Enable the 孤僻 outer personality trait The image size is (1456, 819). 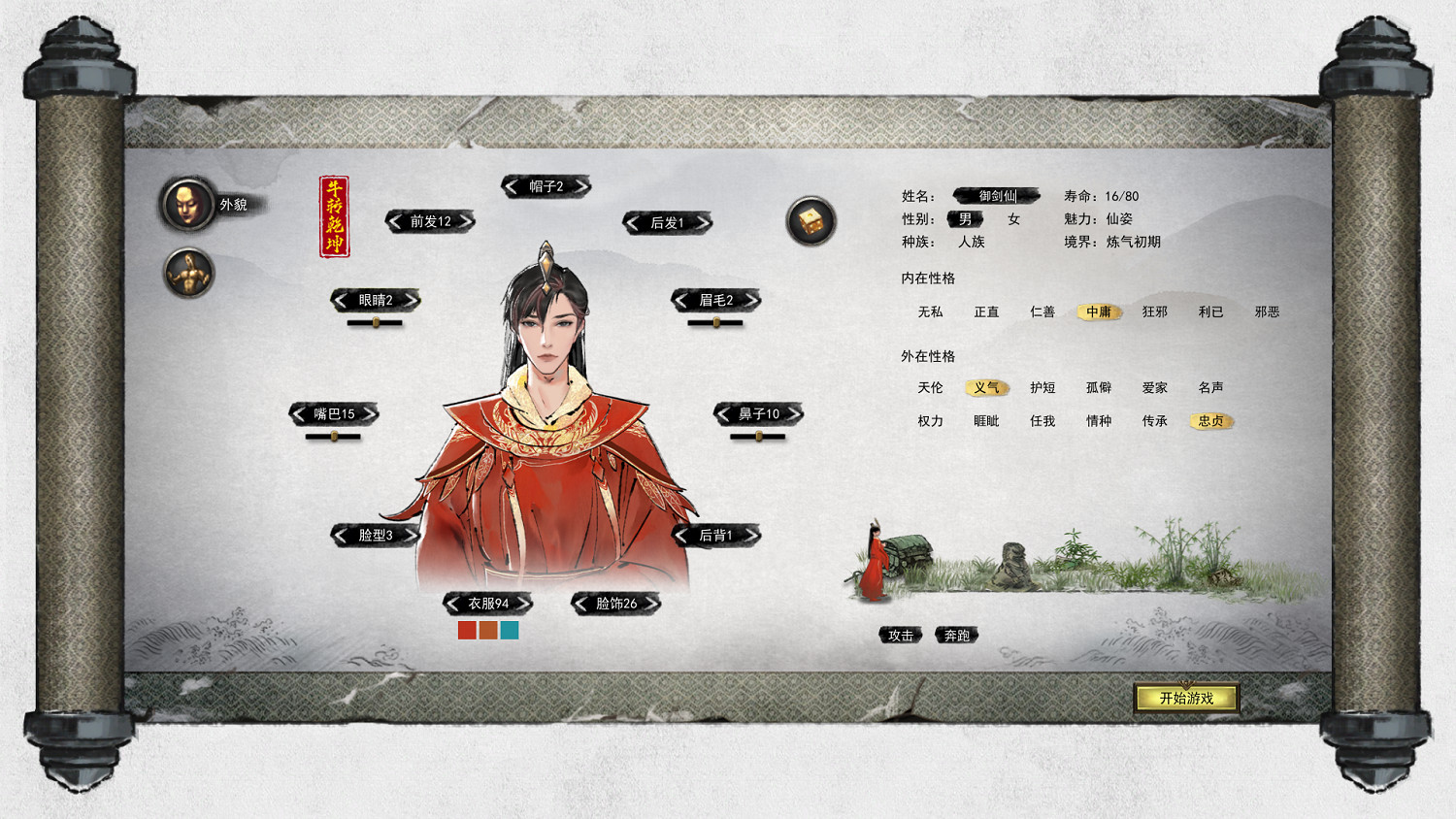coord(1098,387)
